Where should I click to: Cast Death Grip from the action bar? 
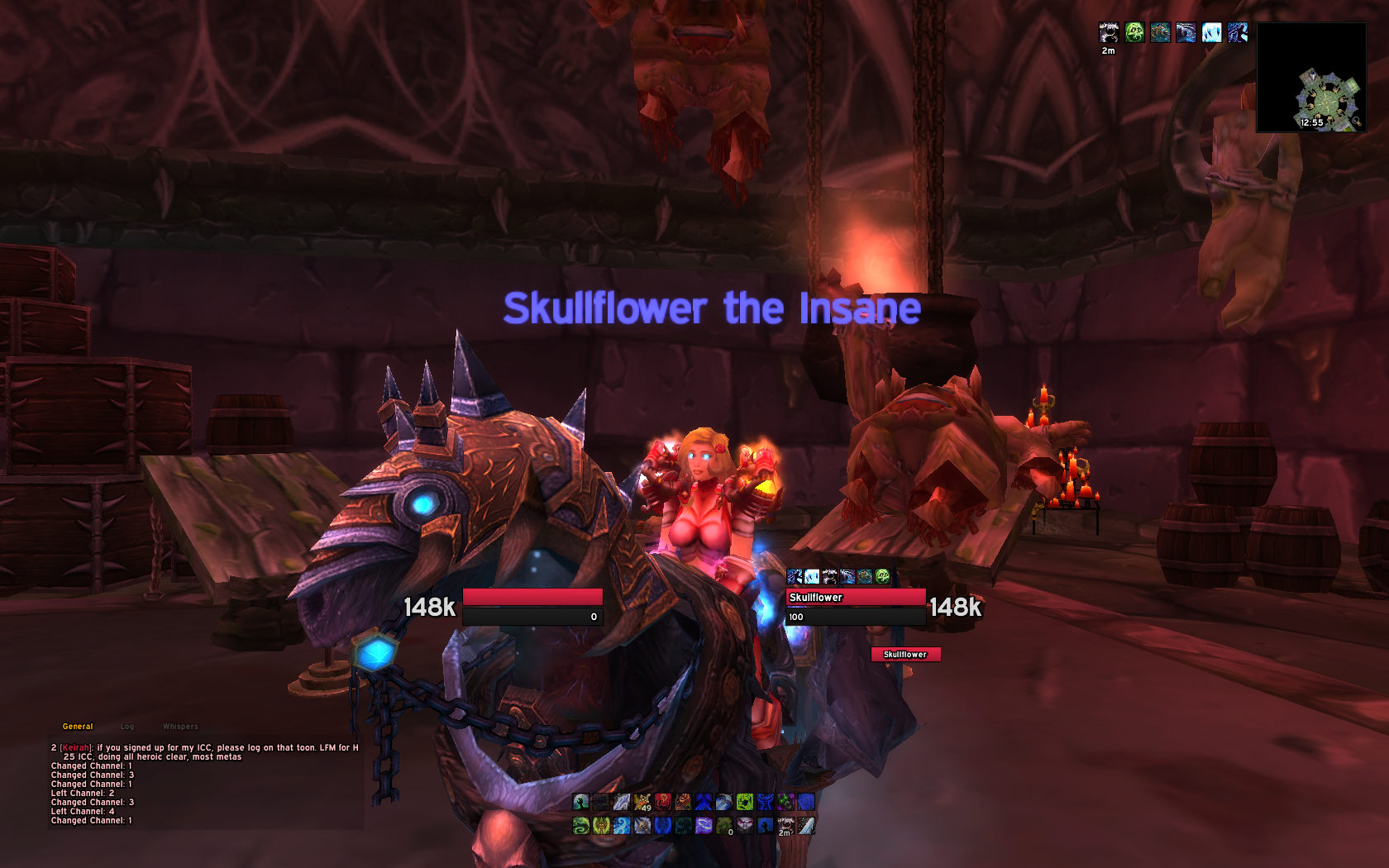[x=581, y=802]
